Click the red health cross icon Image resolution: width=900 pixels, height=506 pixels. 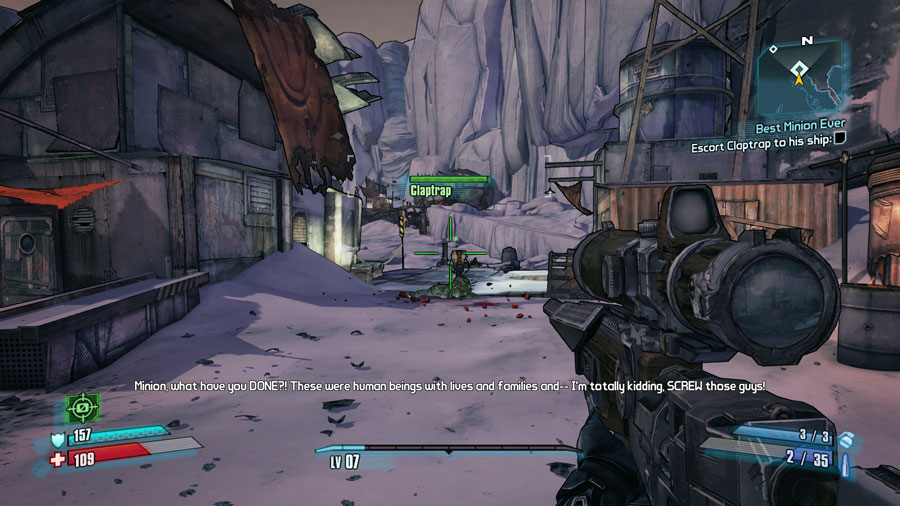pos(56,458)
